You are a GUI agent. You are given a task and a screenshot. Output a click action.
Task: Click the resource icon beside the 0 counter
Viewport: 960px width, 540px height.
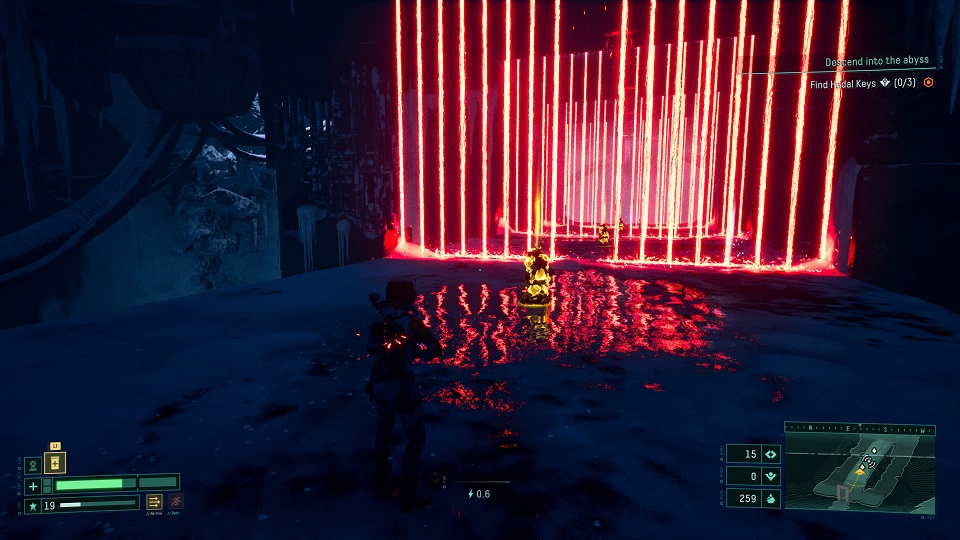click(770, 476)
